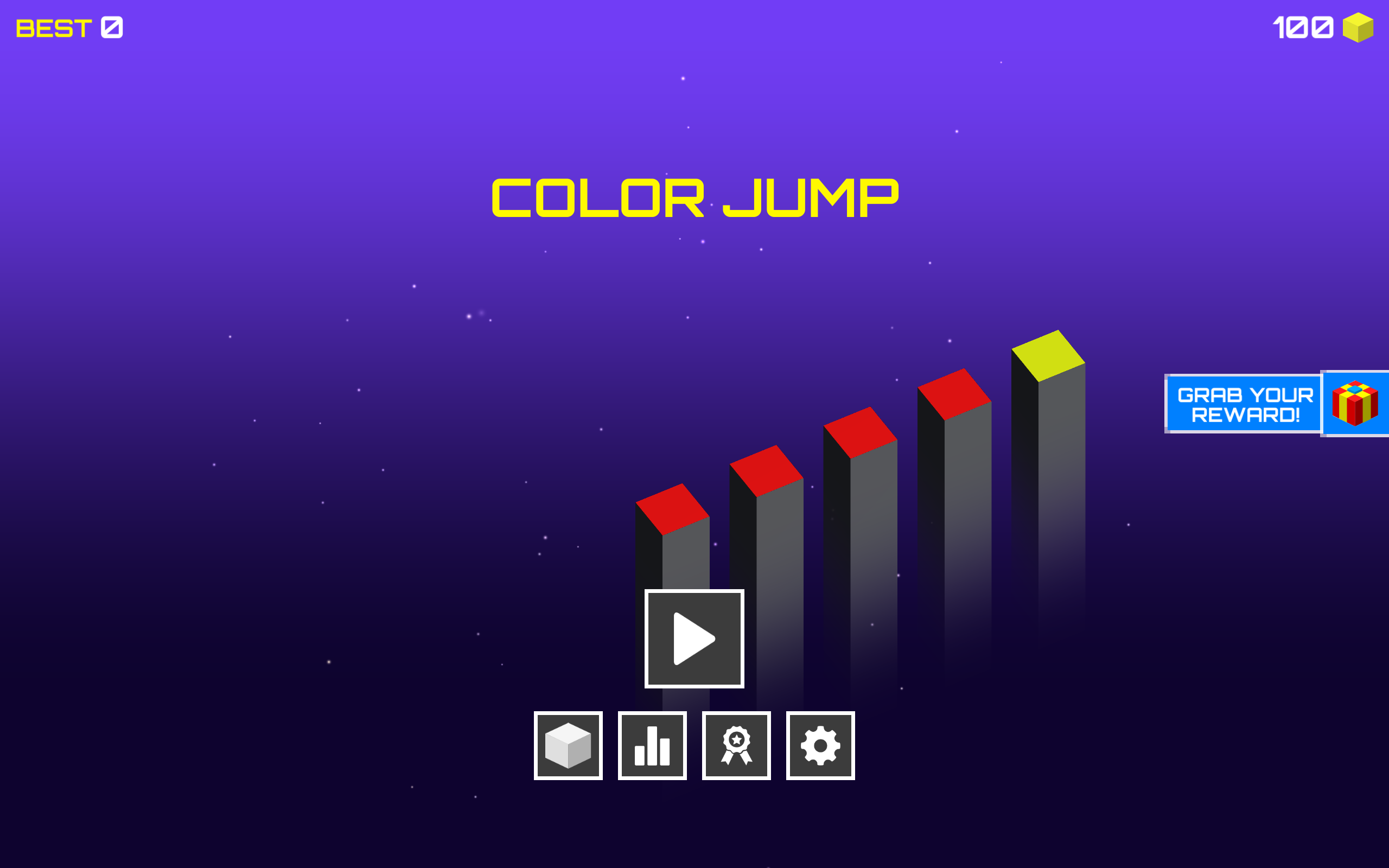1389x868 pixels.
Task: Select the medal ribbon icon
Action: coord(736,745)
